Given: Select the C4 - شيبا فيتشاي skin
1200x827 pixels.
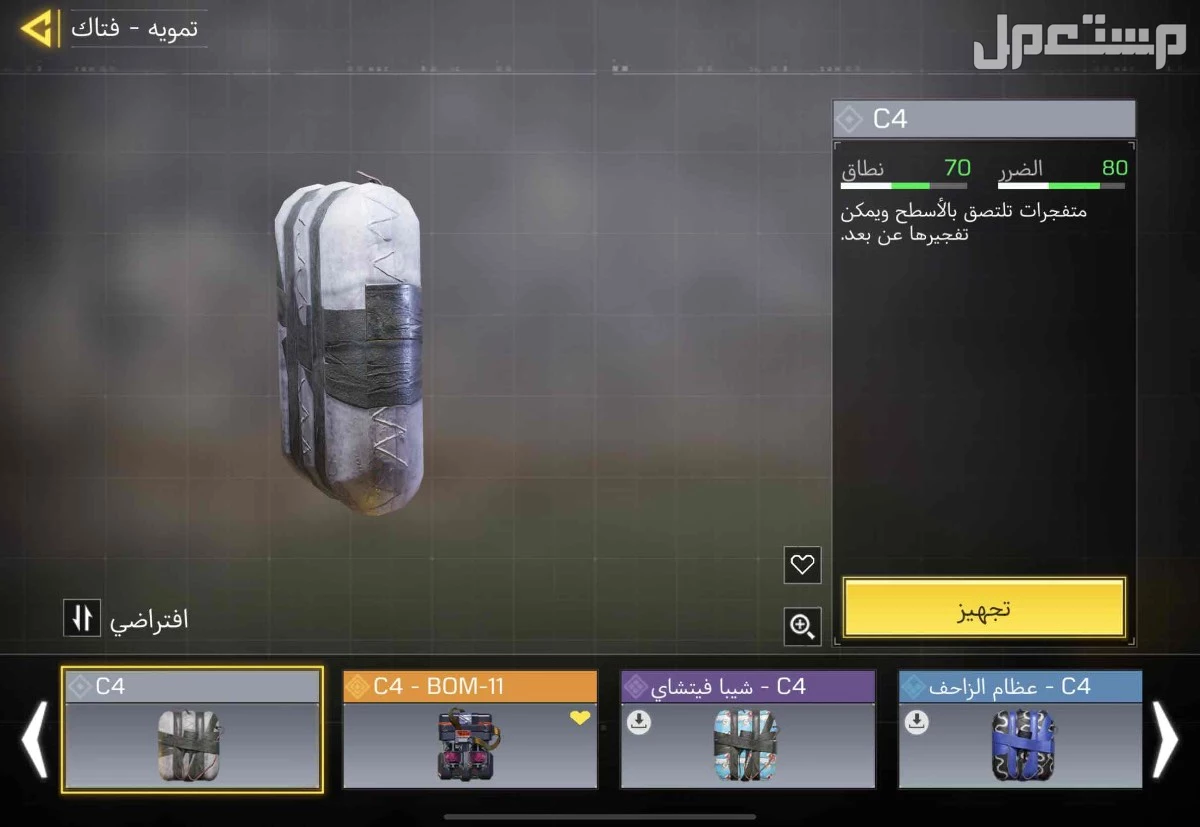Looking at the screenshot, I should pyautogui.click(x=747, y=729).
